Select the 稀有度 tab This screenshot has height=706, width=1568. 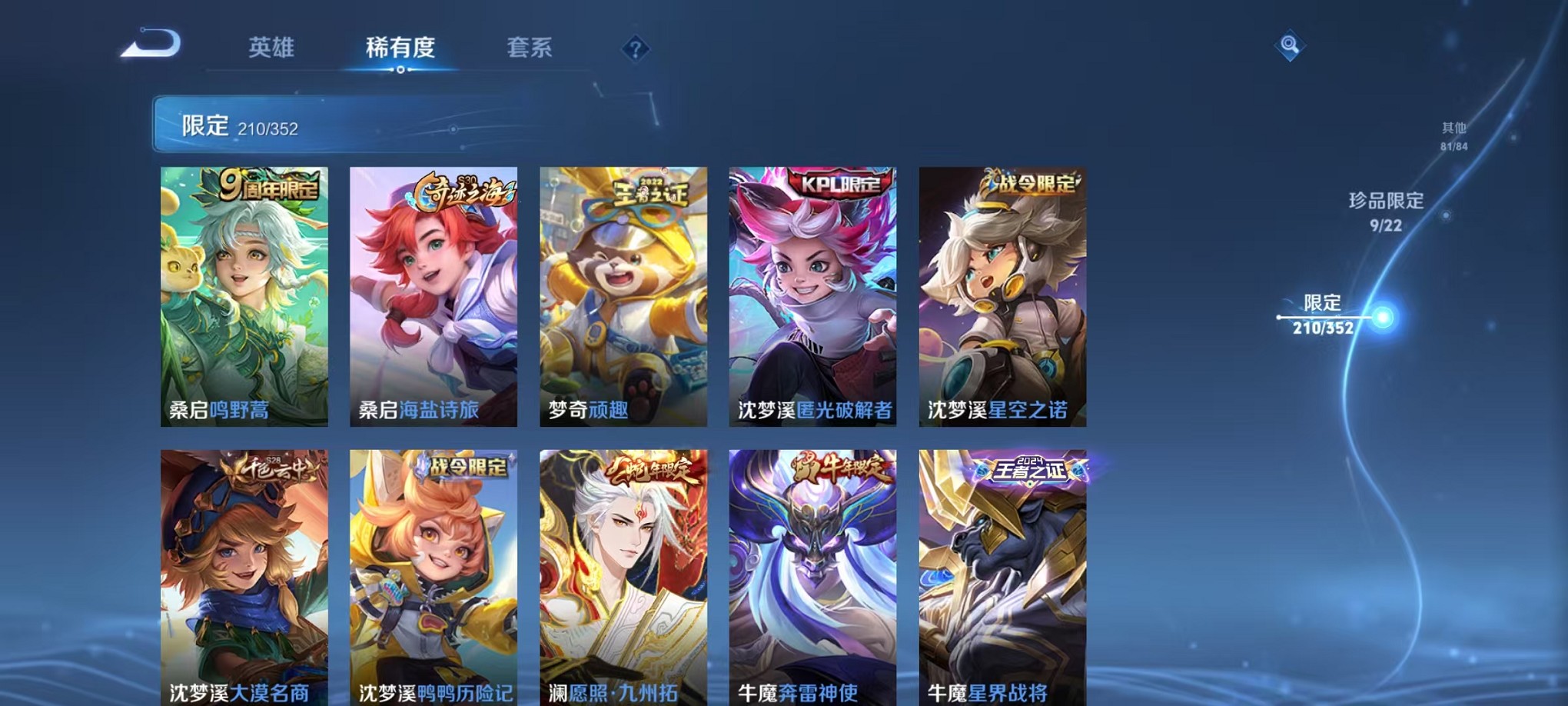pos(400,48)
